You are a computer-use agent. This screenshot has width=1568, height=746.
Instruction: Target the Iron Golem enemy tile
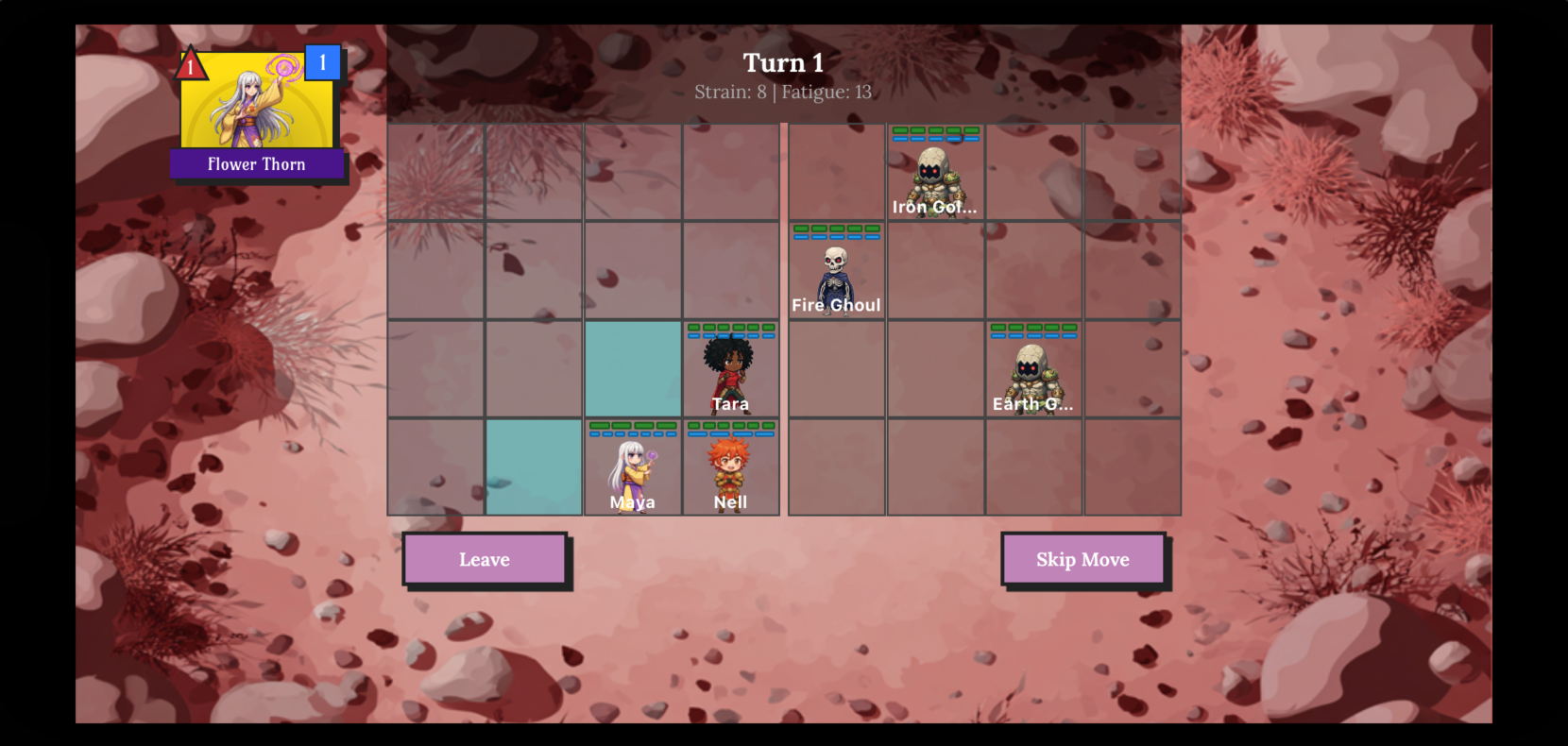point(935,173)
